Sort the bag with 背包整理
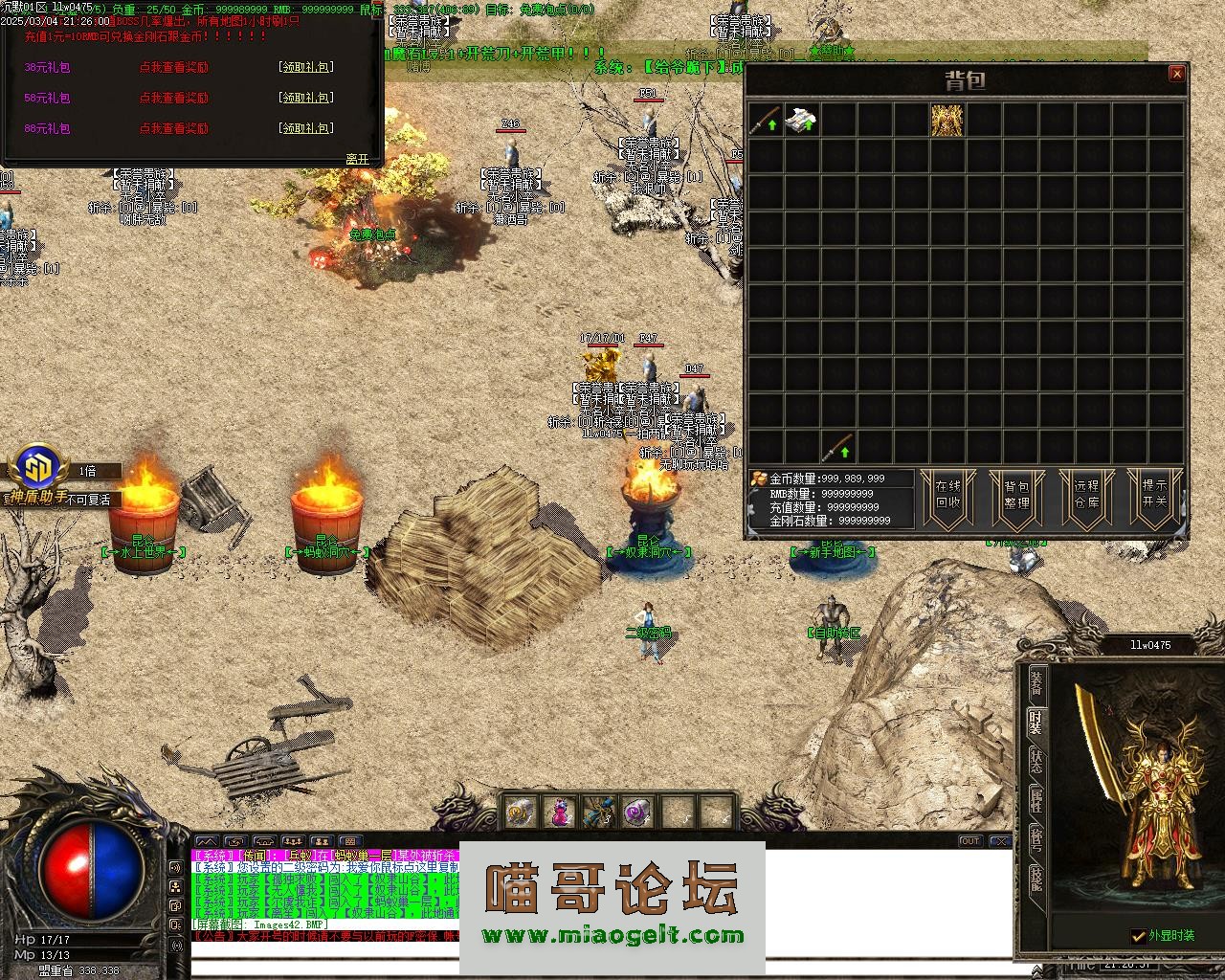This screenshot has width=1225, height=980. 1016,495
